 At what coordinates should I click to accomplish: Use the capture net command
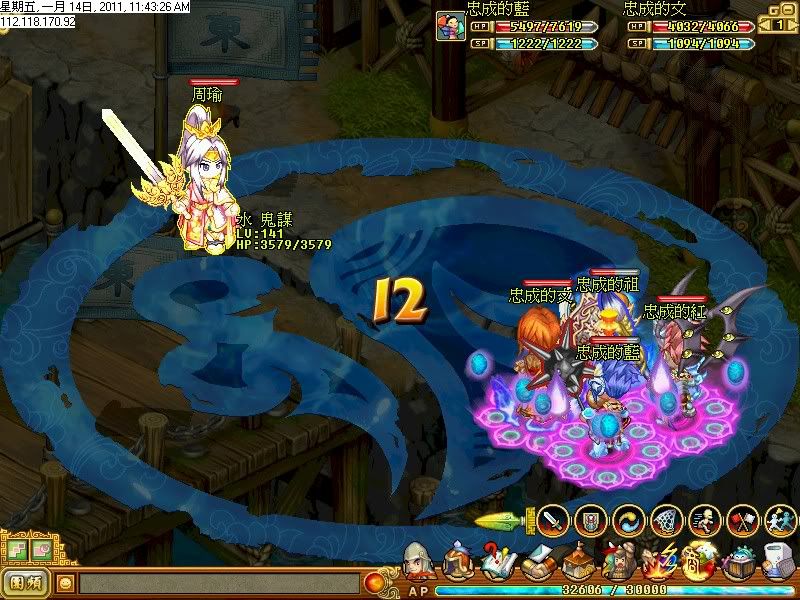pos(667,520)
